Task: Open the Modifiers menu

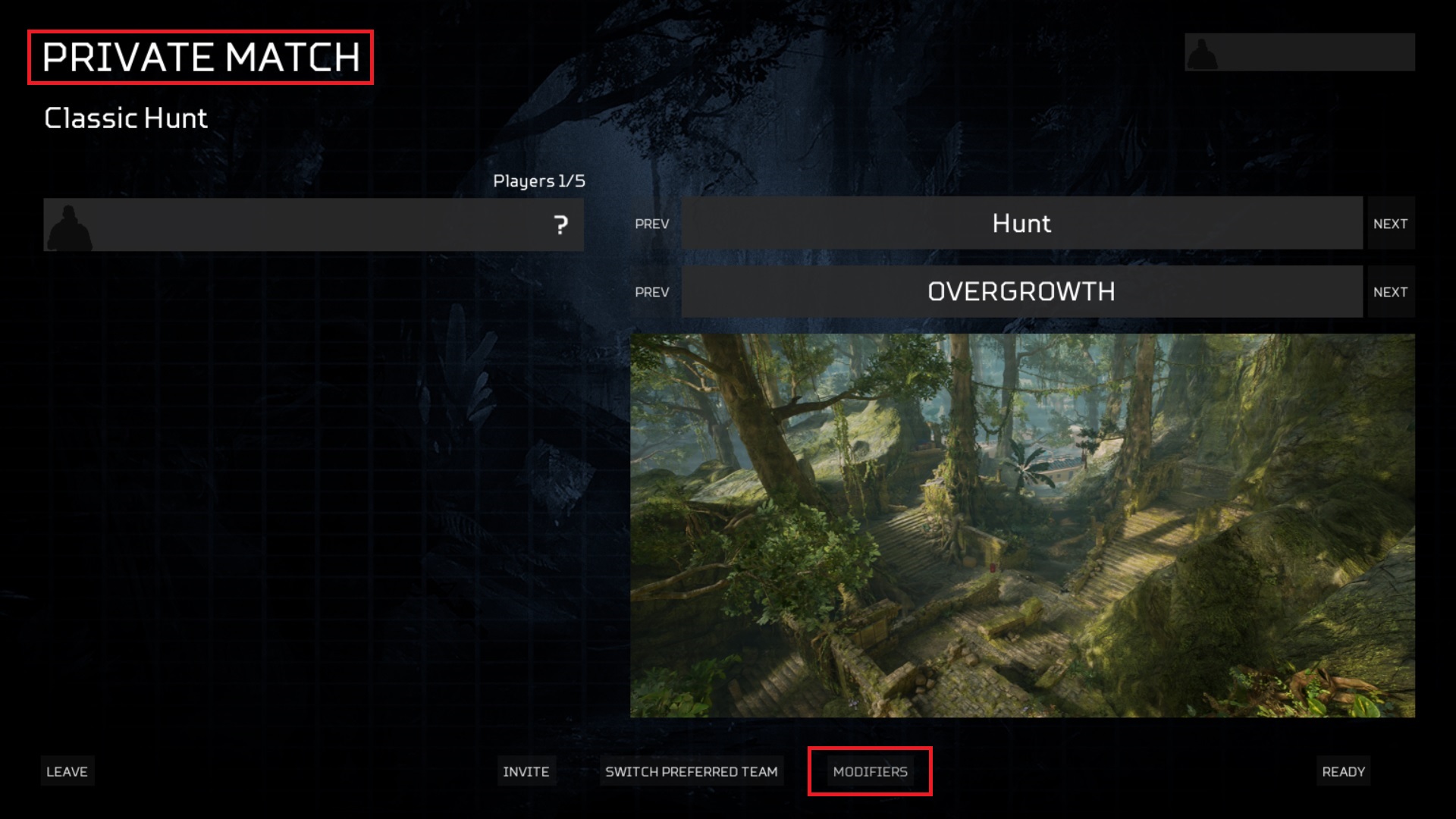Action: pos(870,771)
